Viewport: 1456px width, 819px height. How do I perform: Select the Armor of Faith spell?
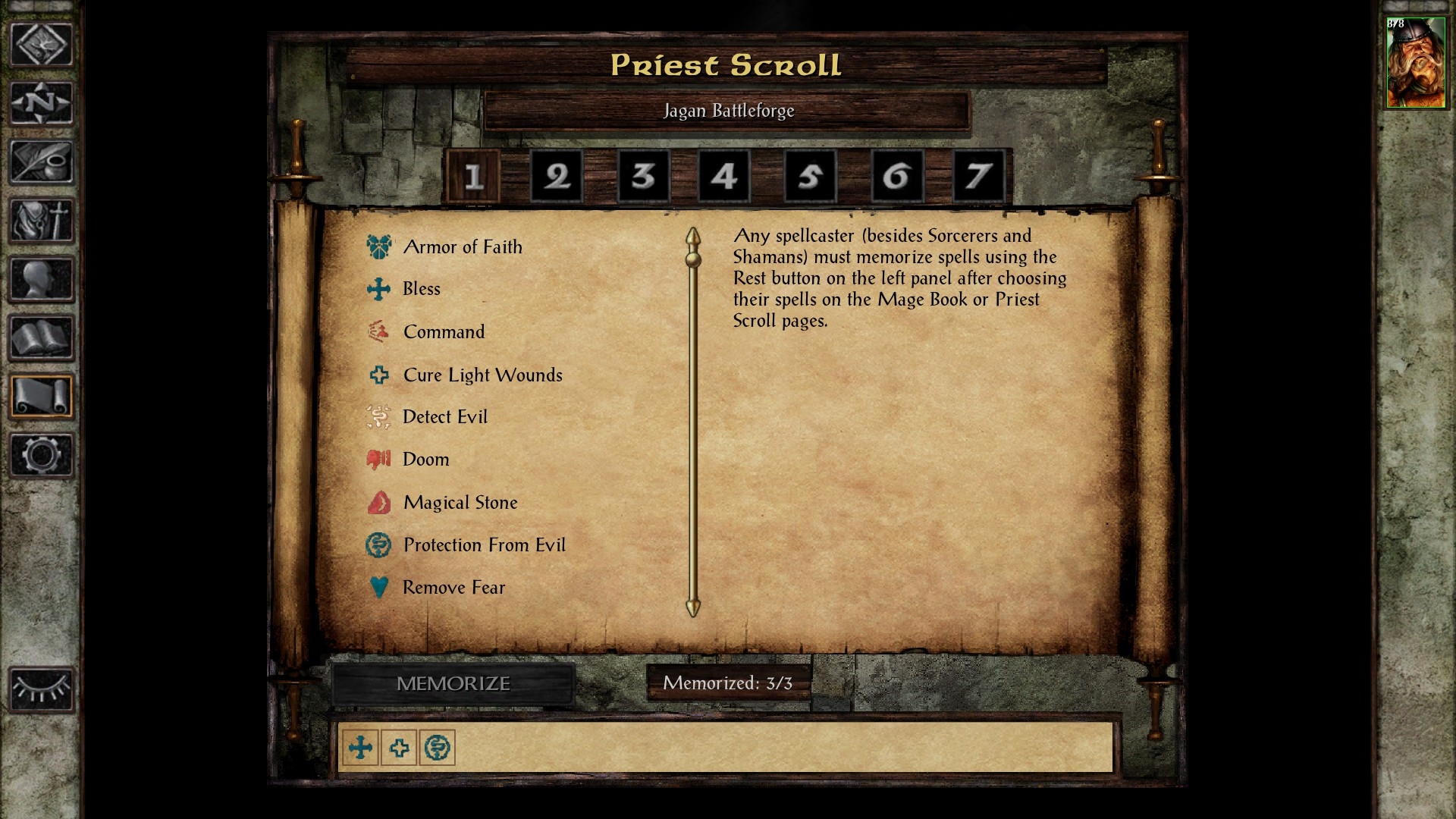point(462,247)
